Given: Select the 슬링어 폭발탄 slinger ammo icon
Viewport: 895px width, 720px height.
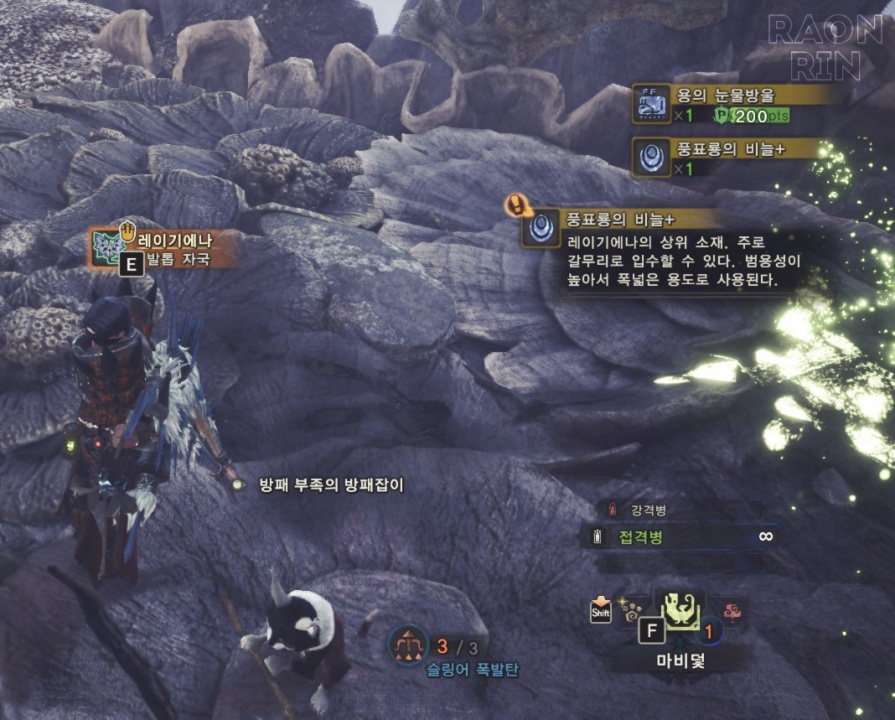Looking at the screenshot, I should 408,645.
